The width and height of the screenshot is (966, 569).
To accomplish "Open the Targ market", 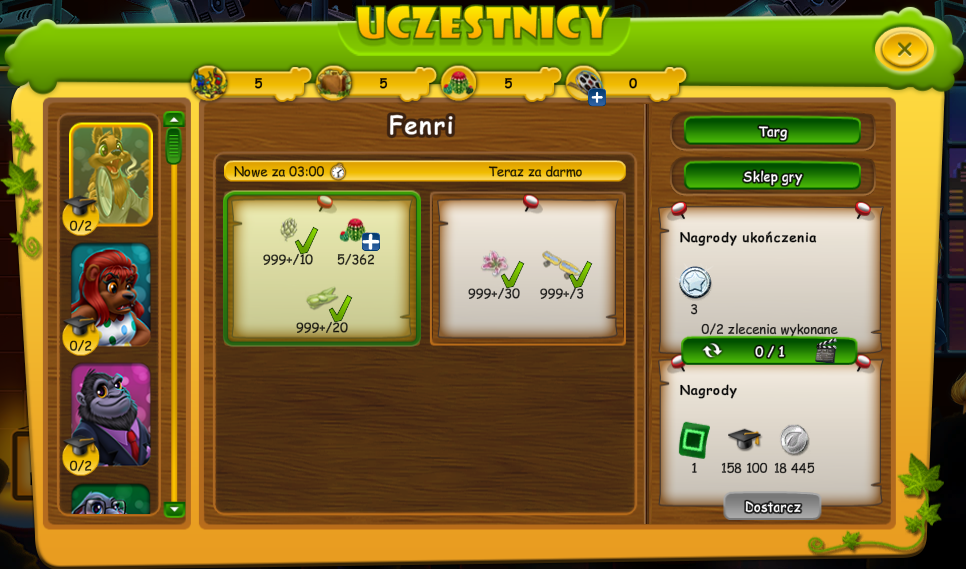I will point(772,131).
